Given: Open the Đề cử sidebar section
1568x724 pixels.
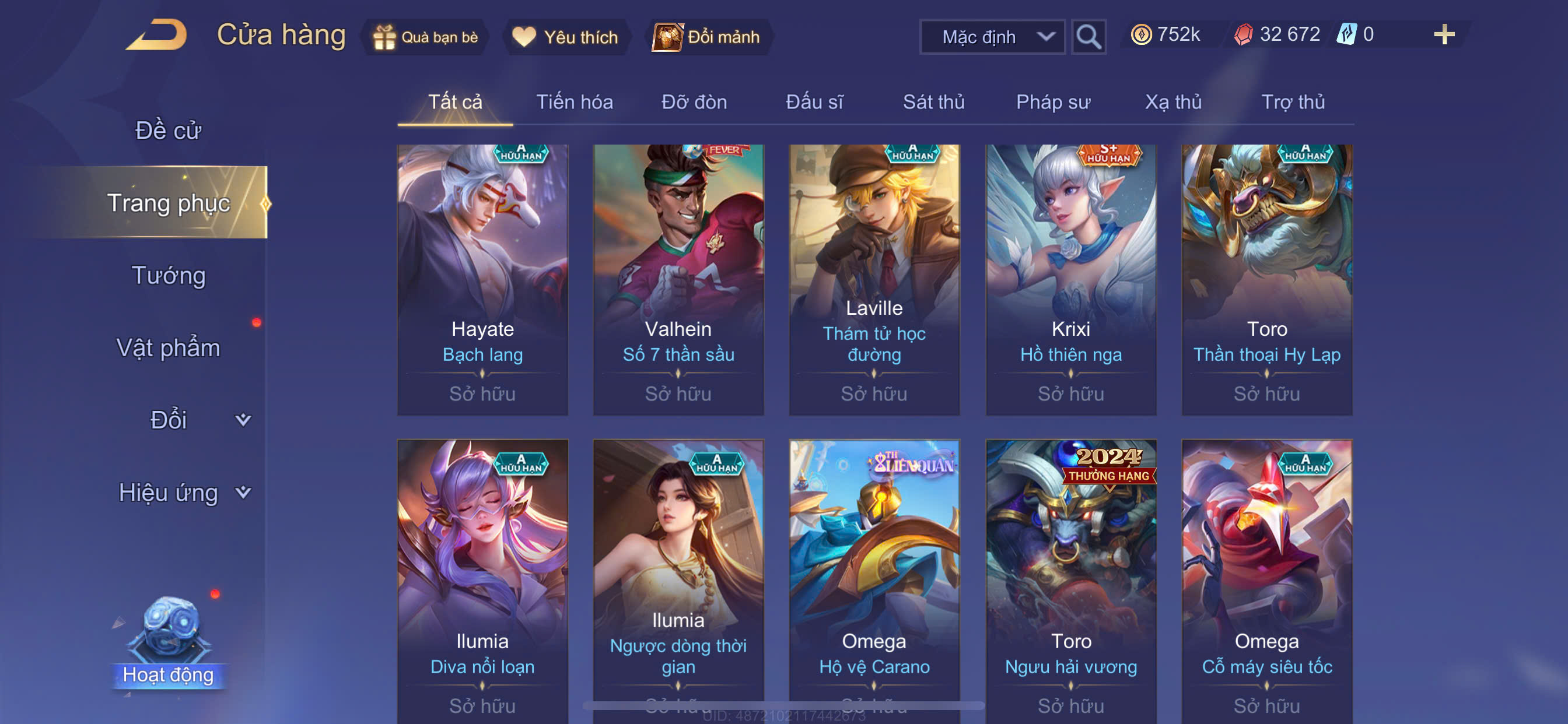Looking at the screenshot, I should (x=168, y=131).
